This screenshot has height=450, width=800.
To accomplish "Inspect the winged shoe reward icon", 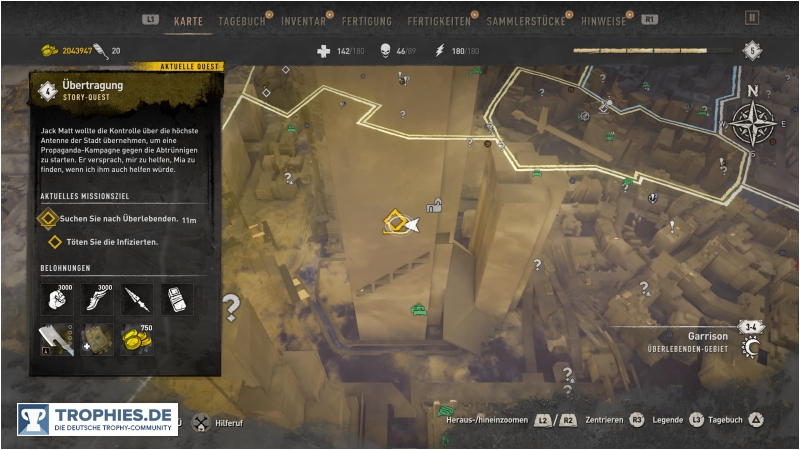I will [96, 299].
